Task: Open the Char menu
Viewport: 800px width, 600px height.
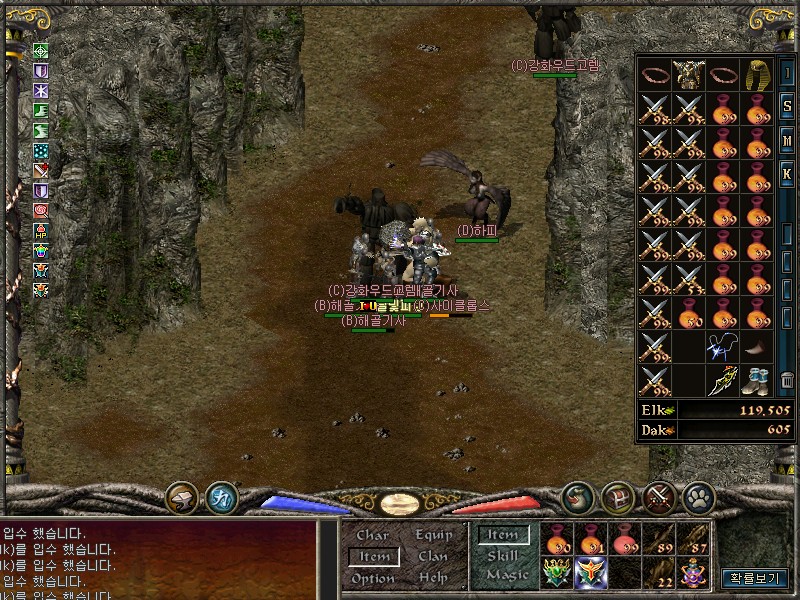Action: click(x=372, y=536)
